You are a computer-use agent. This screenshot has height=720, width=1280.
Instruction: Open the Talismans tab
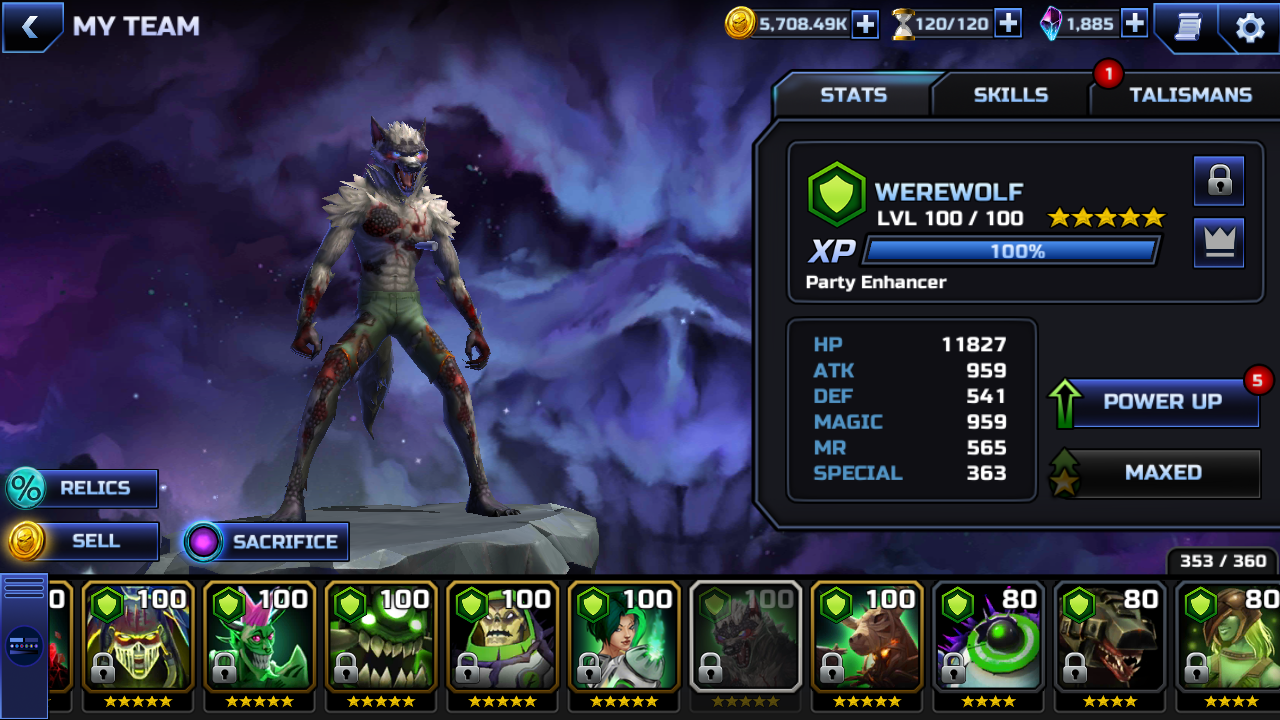pyautogui.click(x=1190, y=95)
